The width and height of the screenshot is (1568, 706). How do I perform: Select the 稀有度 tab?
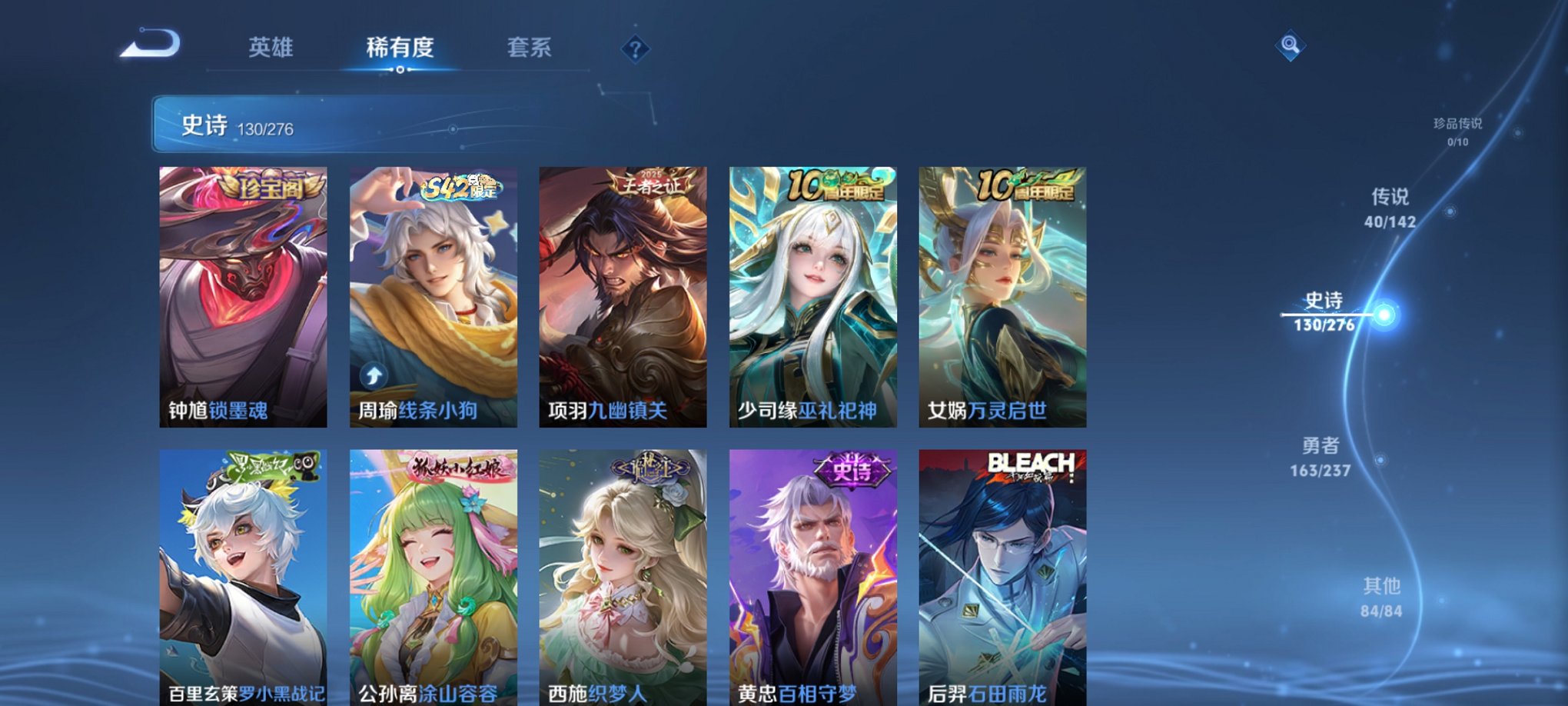[x=400, y=48]
